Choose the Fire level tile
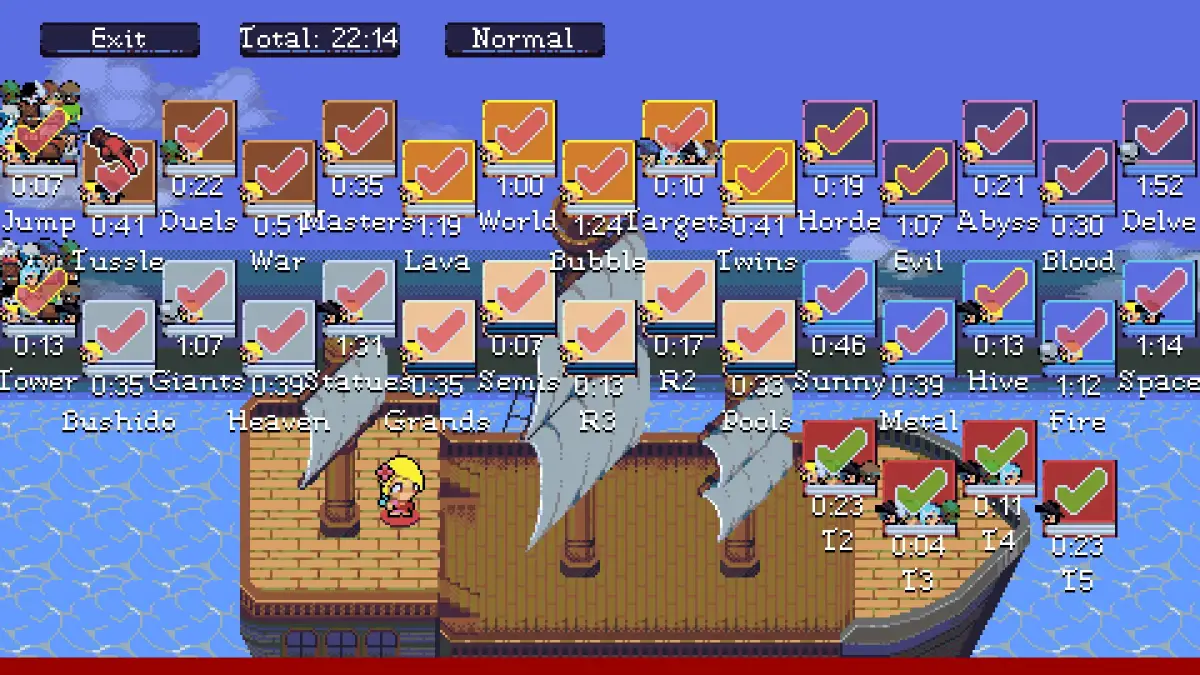The image size is (1200, 675). click(1080, 336)
